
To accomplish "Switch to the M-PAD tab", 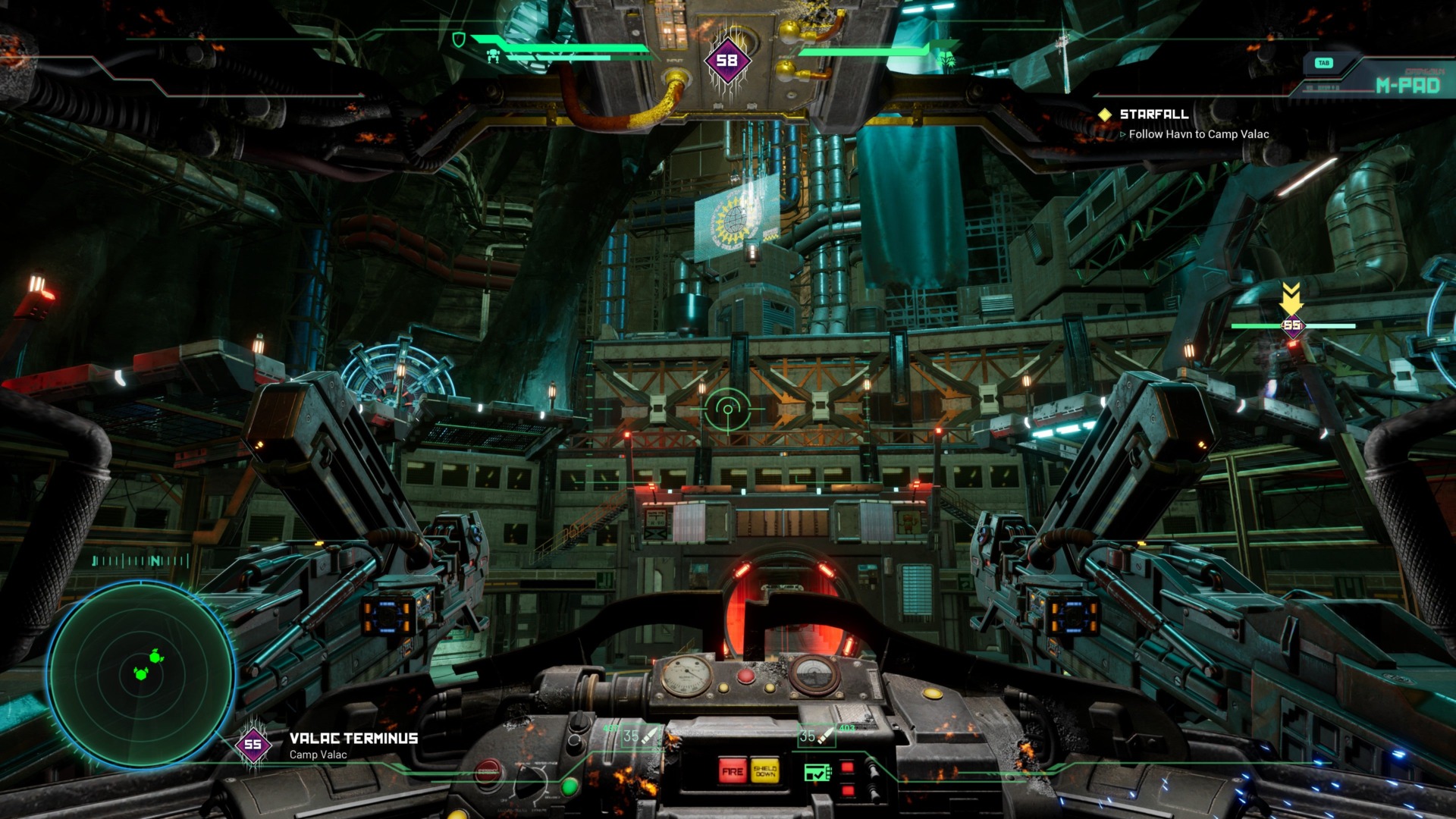I will 1406,86.
